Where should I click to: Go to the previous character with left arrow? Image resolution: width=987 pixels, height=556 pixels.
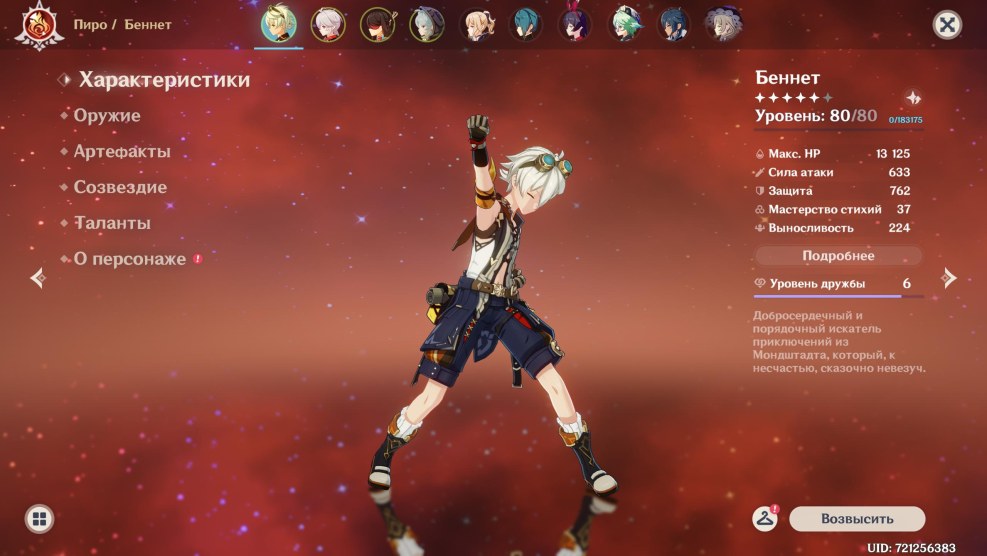pos(38,278)
